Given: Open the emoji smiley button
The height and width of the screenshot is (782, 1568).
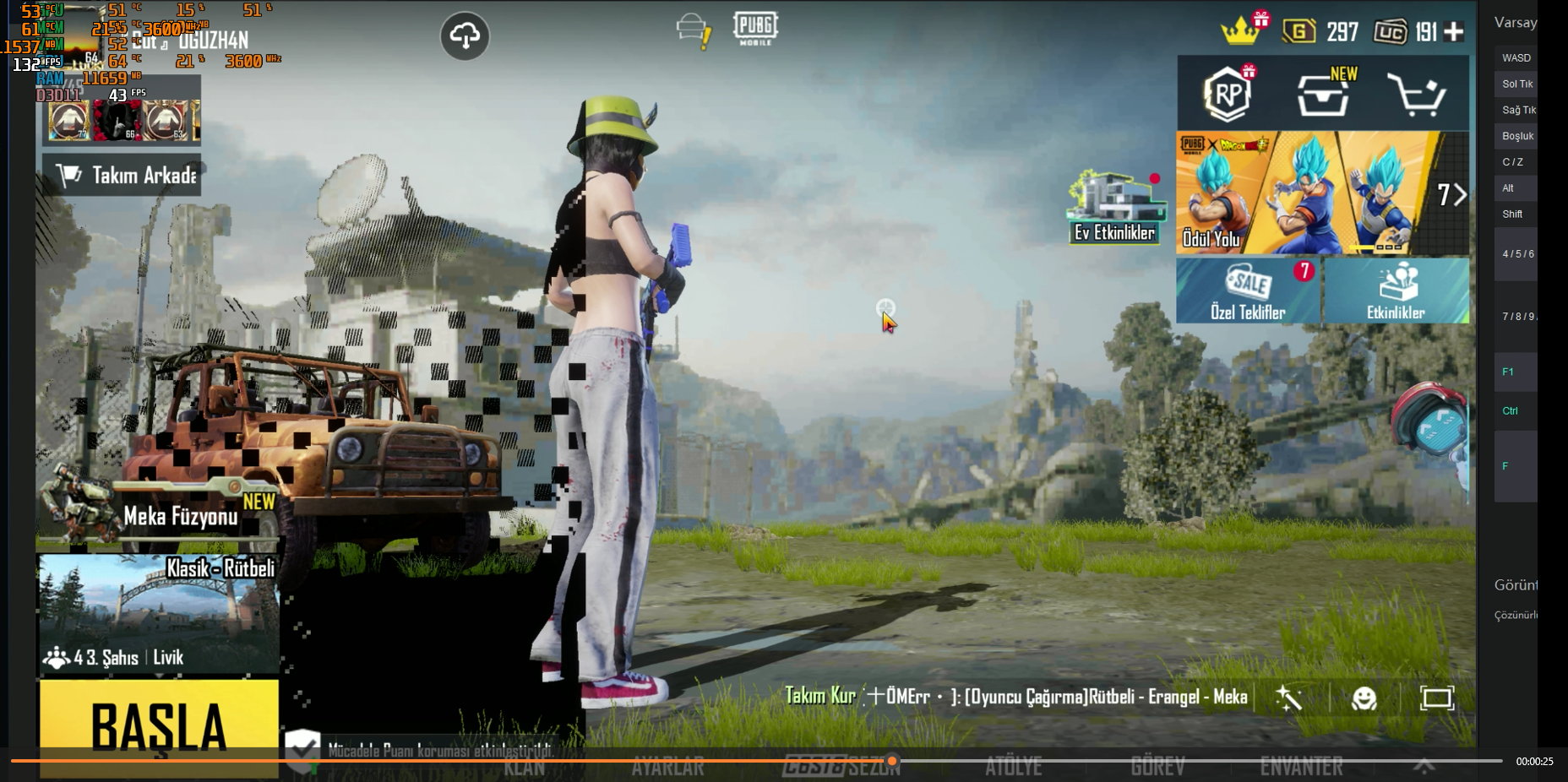Looking at the screenshot, I should tap(1364, 698).
